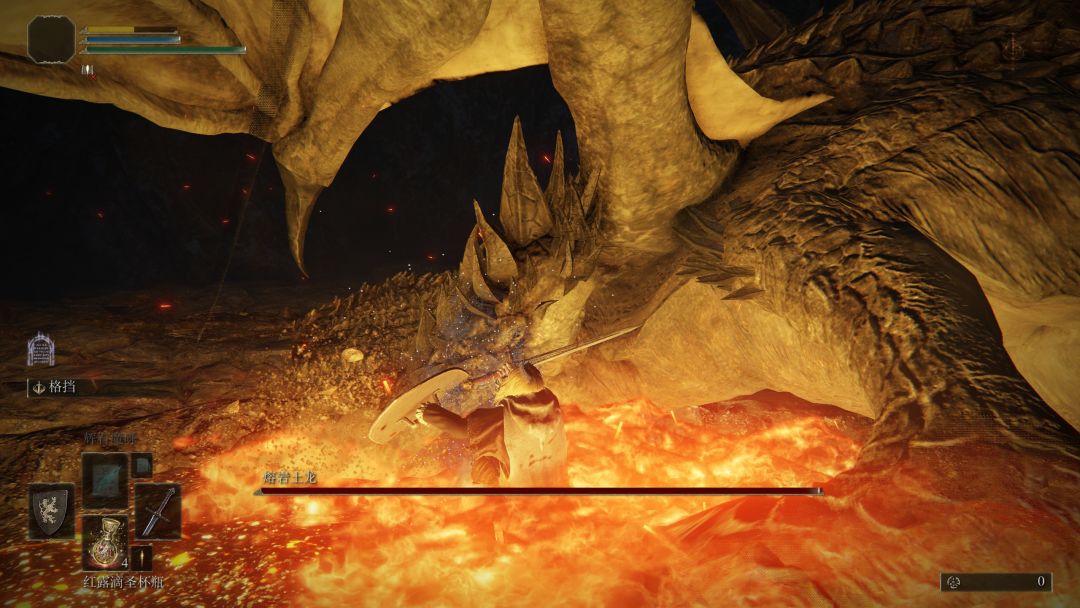The width and height of the screenshot is (1080, 608).
Task: Click the status effect icon below the bars
Action: [85, 69]
